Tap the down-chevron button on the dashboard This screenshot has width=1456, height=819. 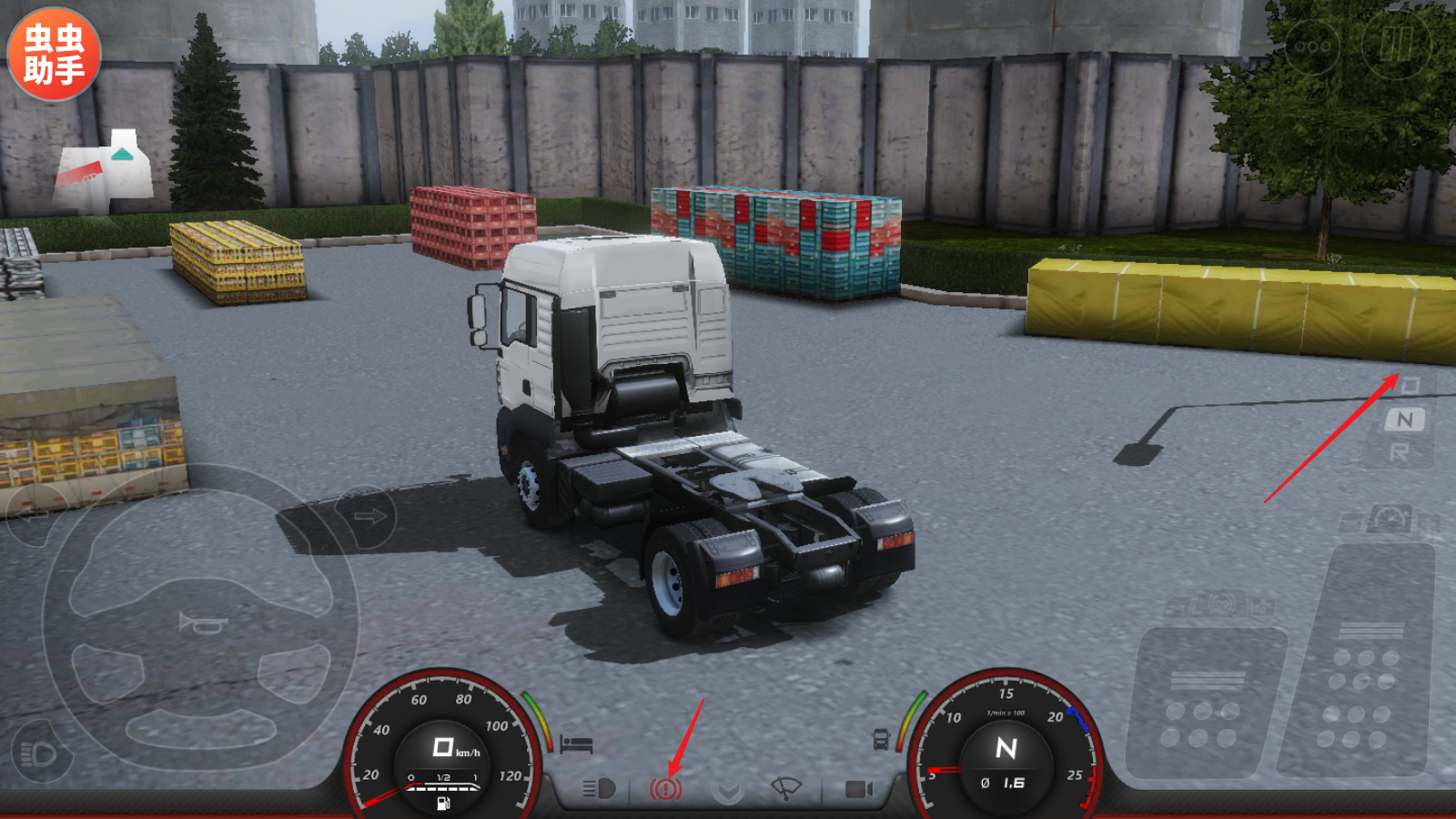click(x=727, y=791)
